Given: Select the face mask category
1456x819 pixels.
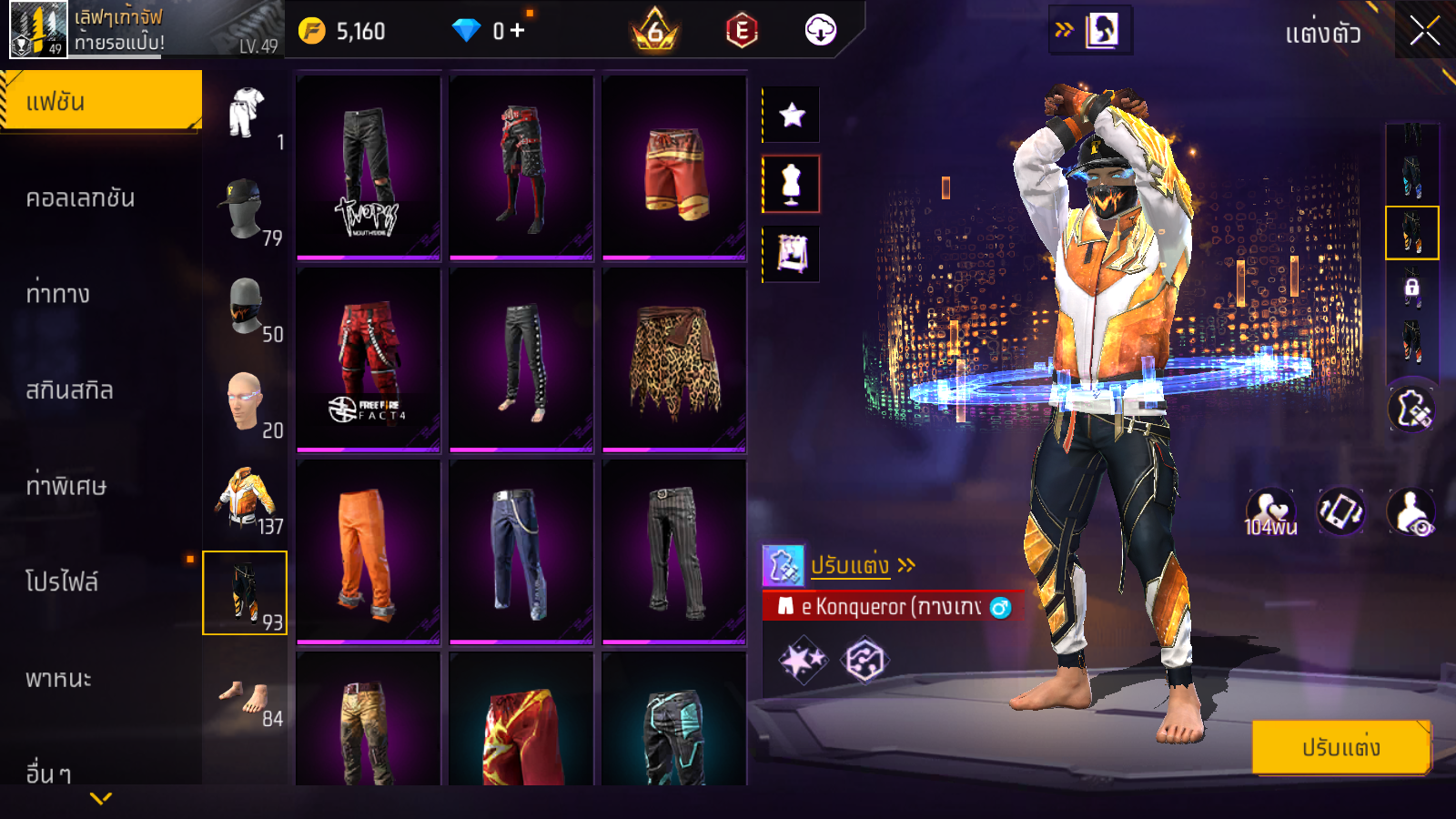Looking at the screenshot, I should point(245,307).
